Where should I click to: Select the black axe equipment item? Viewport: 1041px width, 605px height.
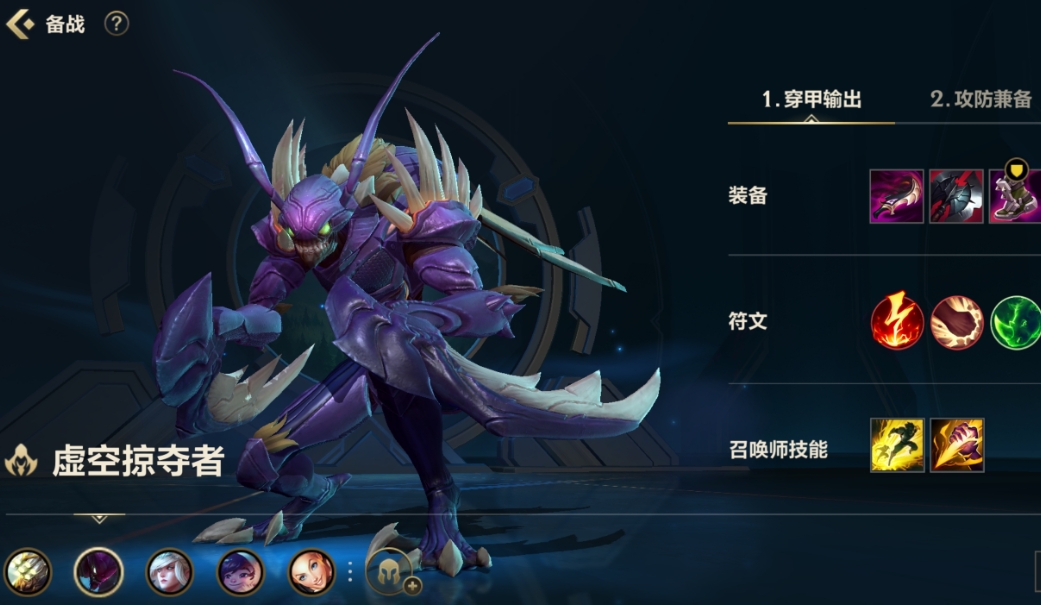point(956,196)
